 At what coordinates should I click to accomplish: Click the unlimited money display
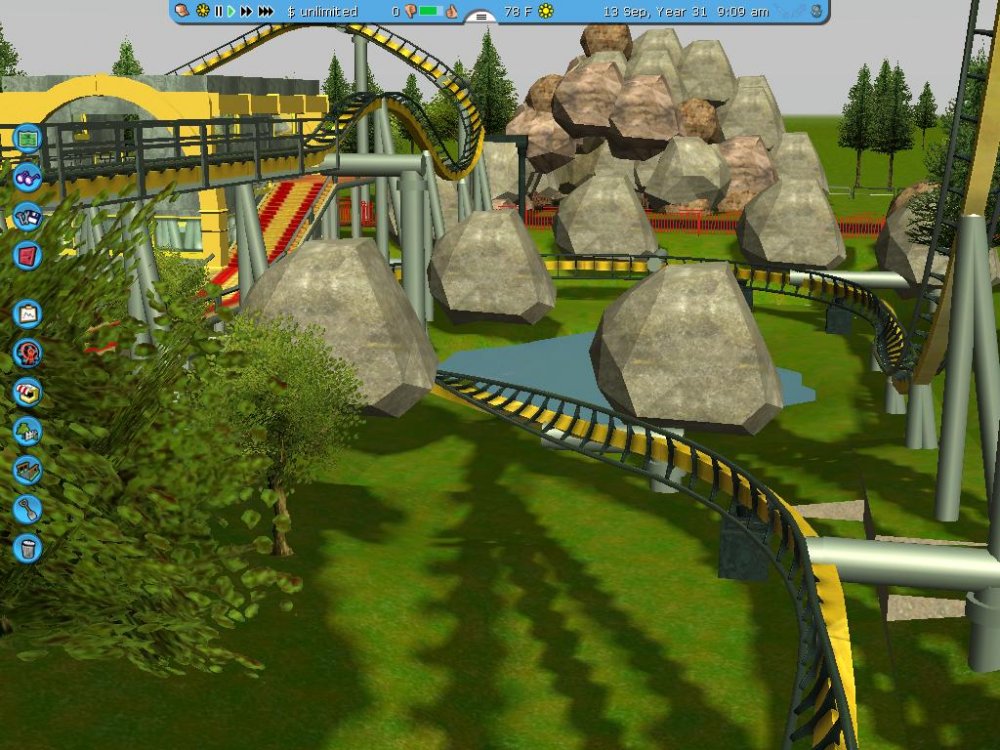point(322,11)
